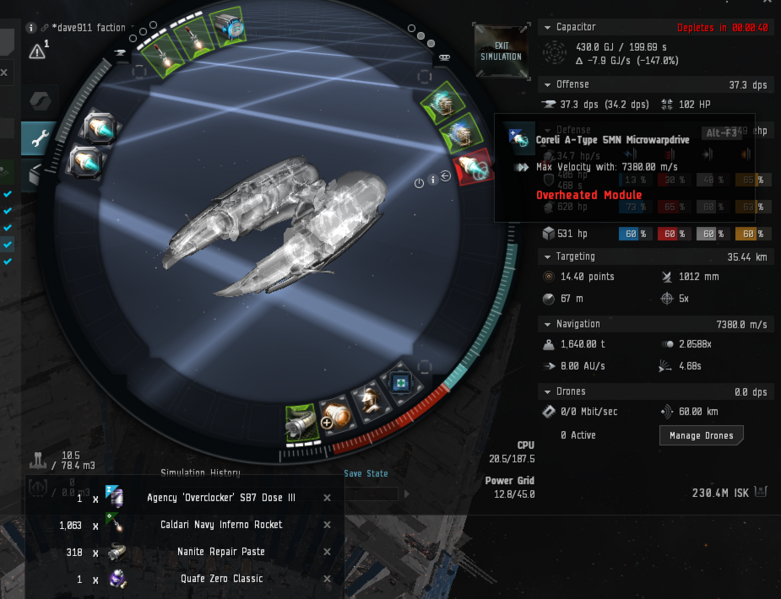Remove Nanite Repair Paste from cargo list
This screenshot has height=599, width=781.
[327, 551]
